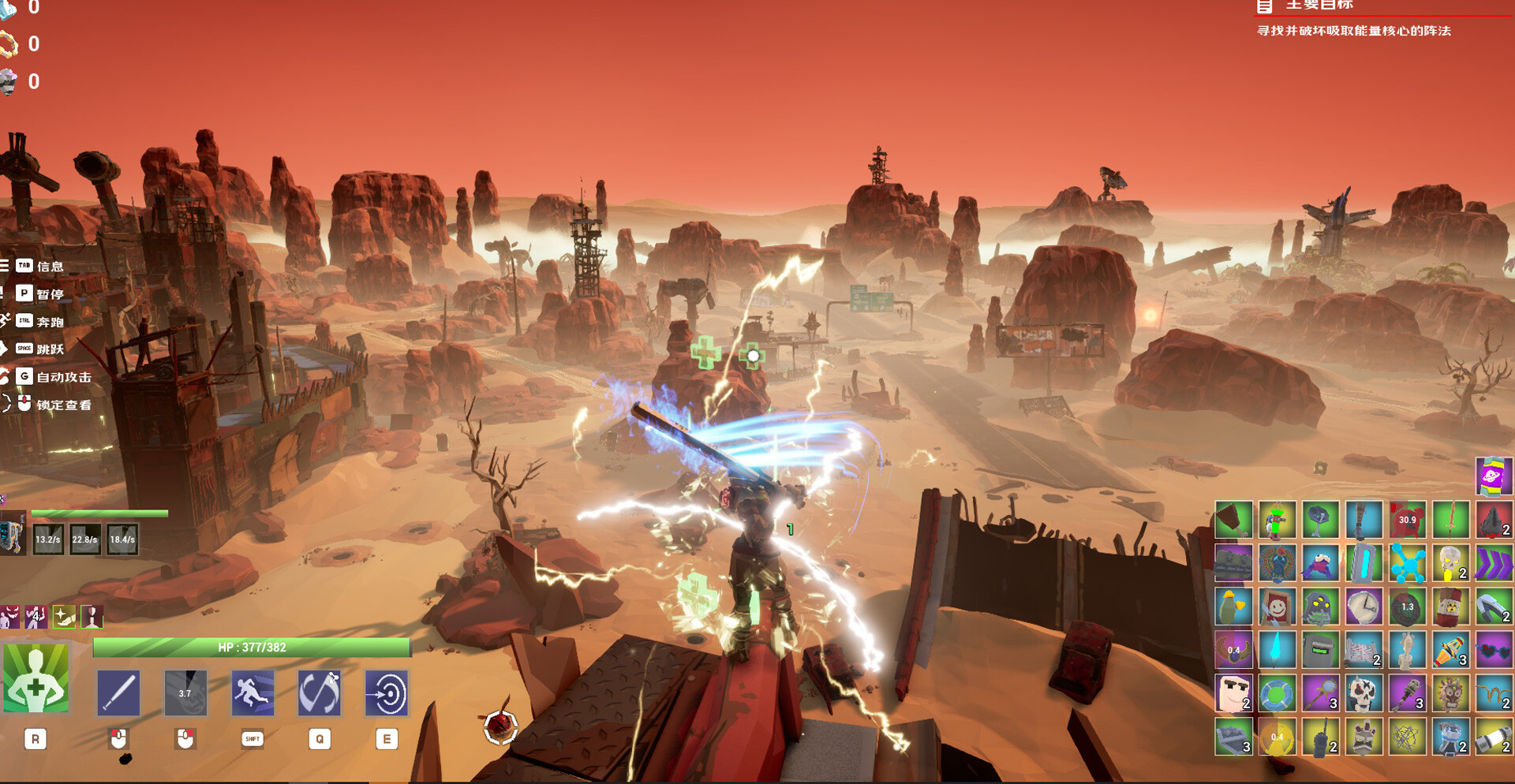1515x784 pixels.
Task: Trigger the running dash skill
Action: (x=252, y=693)
